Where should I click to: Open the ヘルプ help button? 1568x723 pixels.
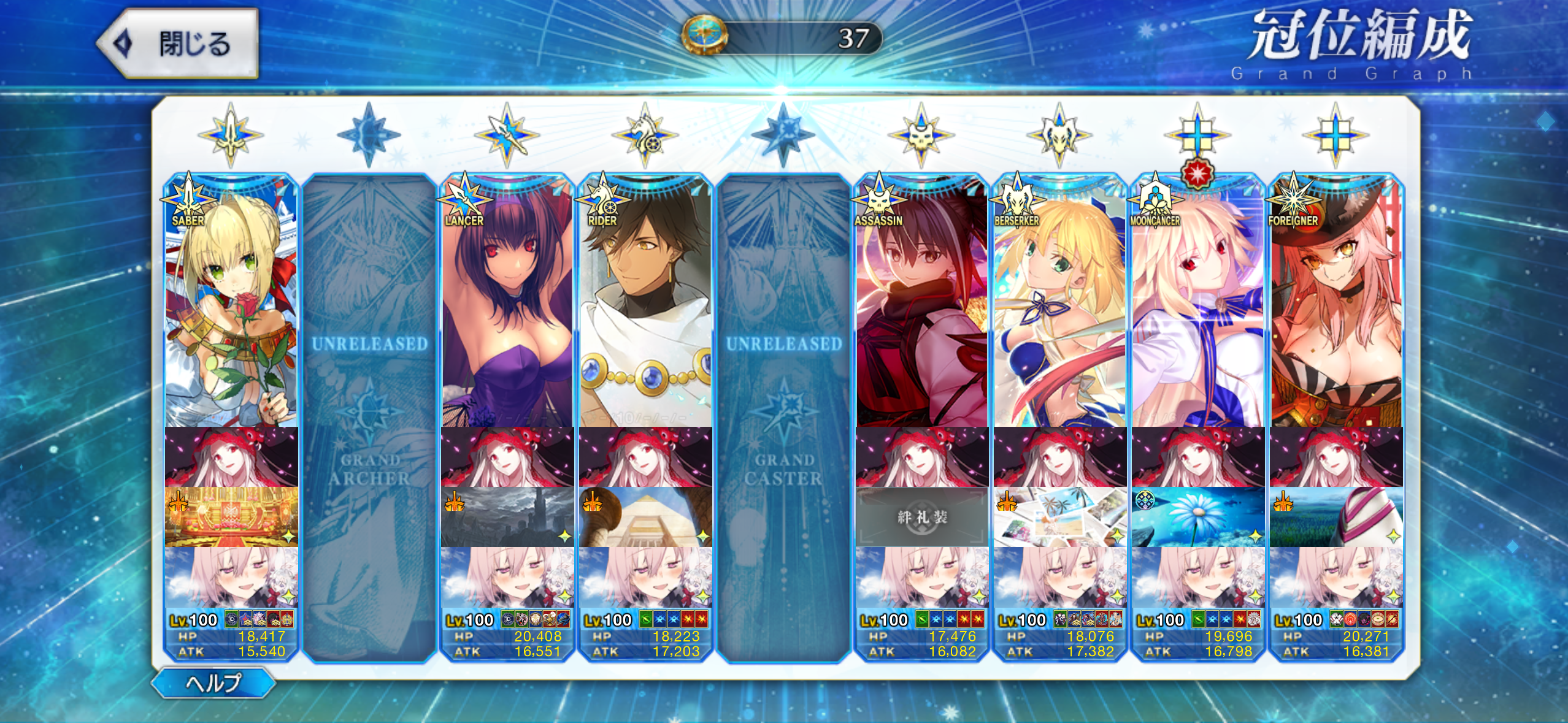point(213,683)
